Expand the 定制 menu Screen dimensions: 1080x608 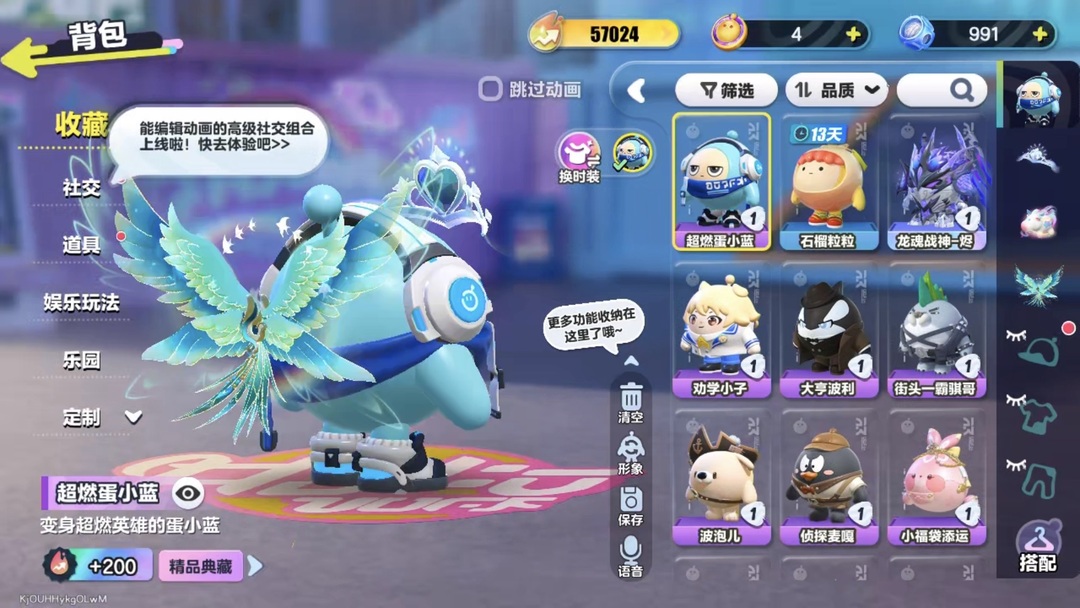pyautogui.click(x=102, y=418)
